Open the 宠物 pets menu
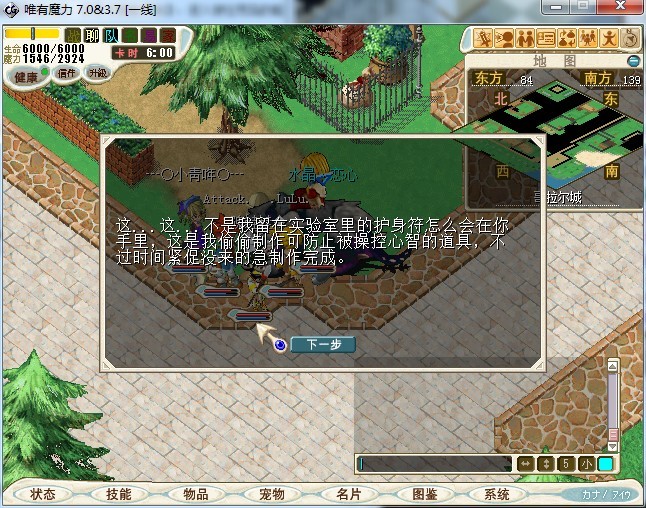Screen dimensions: 646x508 pos(271,494)
